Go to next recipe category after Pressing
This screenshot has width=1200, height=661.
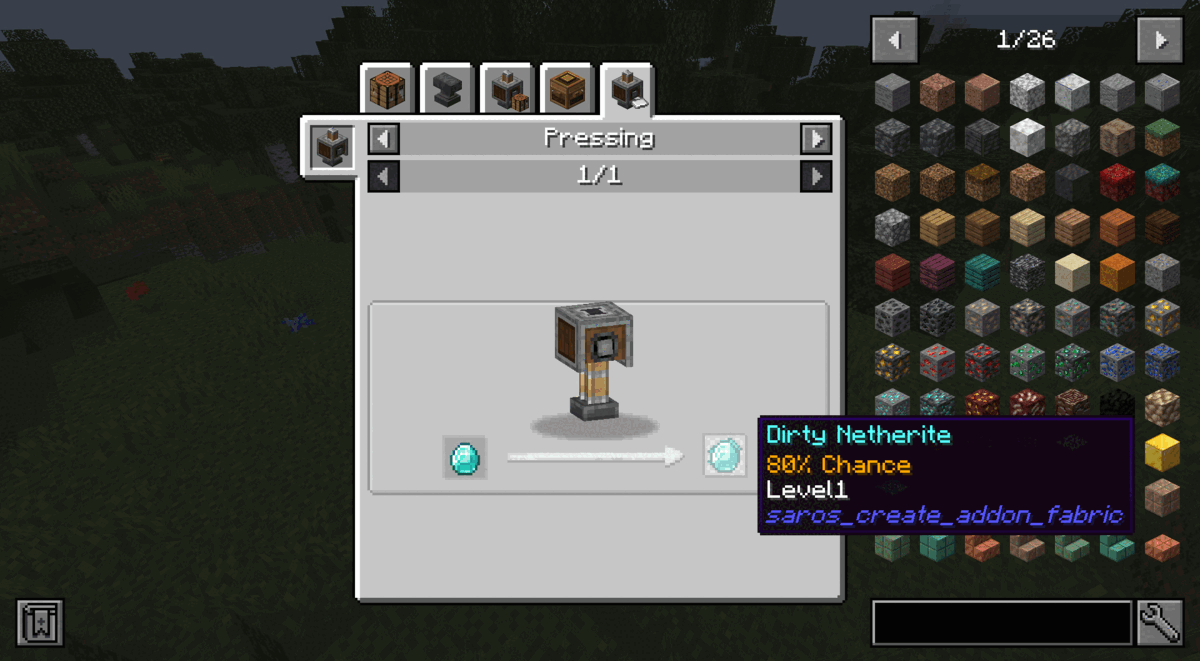[x=816, y=139]
